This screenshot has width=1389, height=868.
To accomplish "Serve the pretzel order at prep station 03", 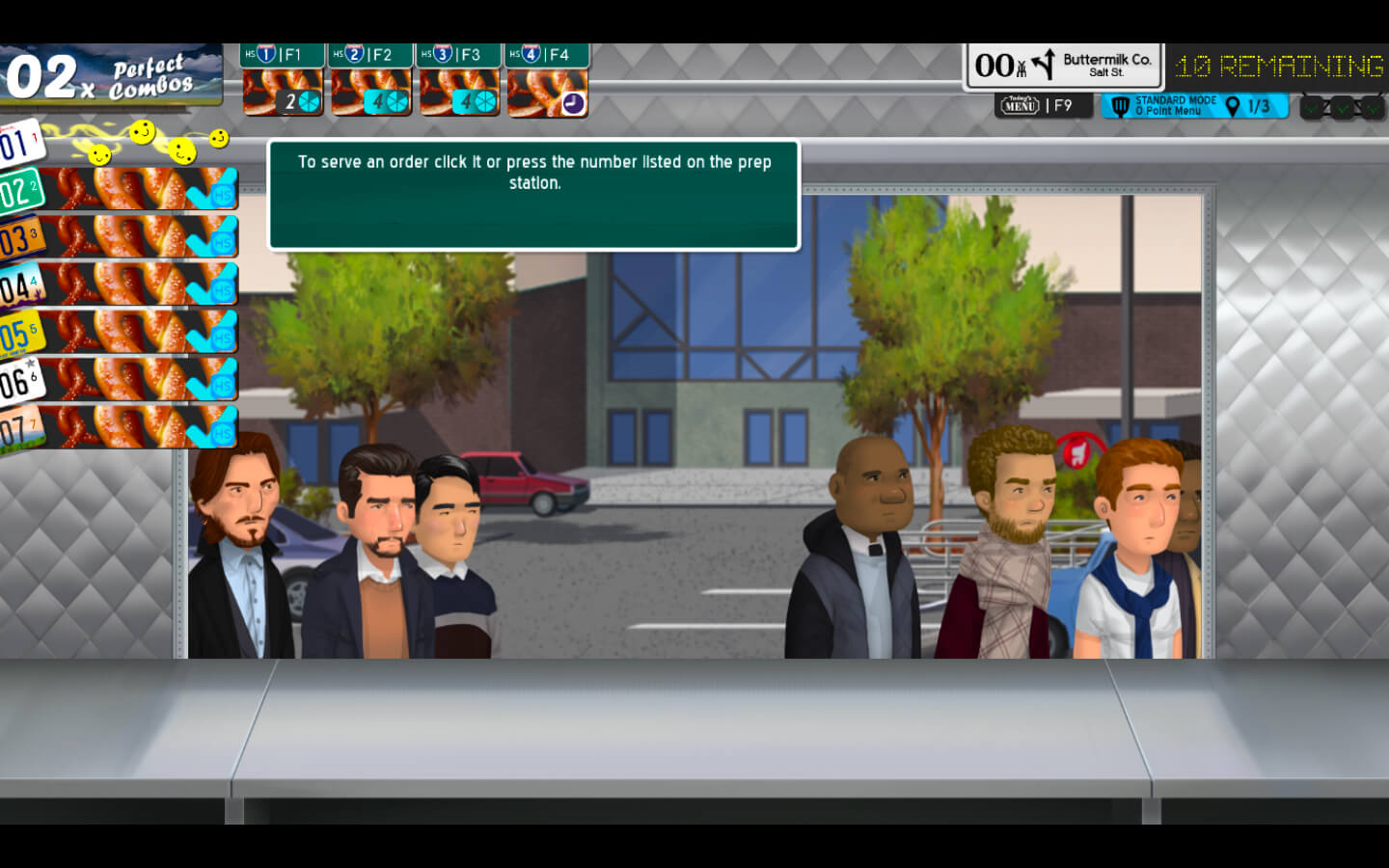I will point(135,236).
